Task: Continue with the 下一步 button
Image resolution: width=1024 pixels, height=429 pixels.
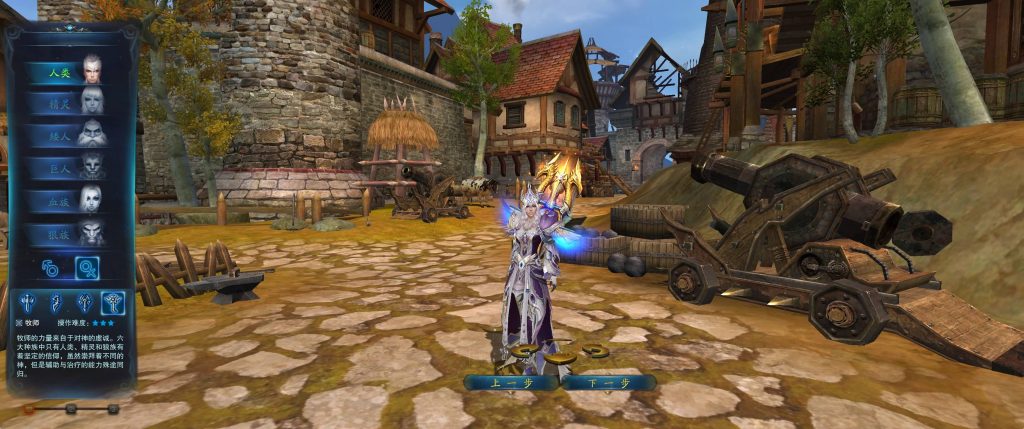Action: coord(607,382)
